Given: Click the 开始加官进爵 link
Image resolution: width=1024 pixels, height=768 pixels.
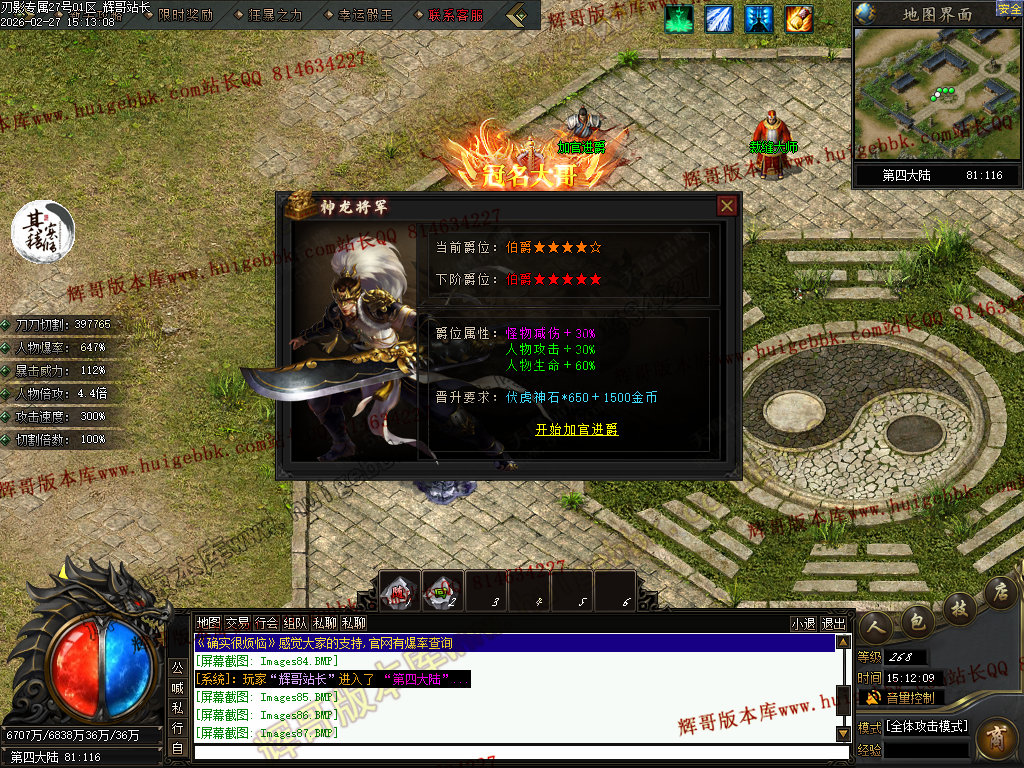Looking at the screenshot, I should (x=577, y=430).
